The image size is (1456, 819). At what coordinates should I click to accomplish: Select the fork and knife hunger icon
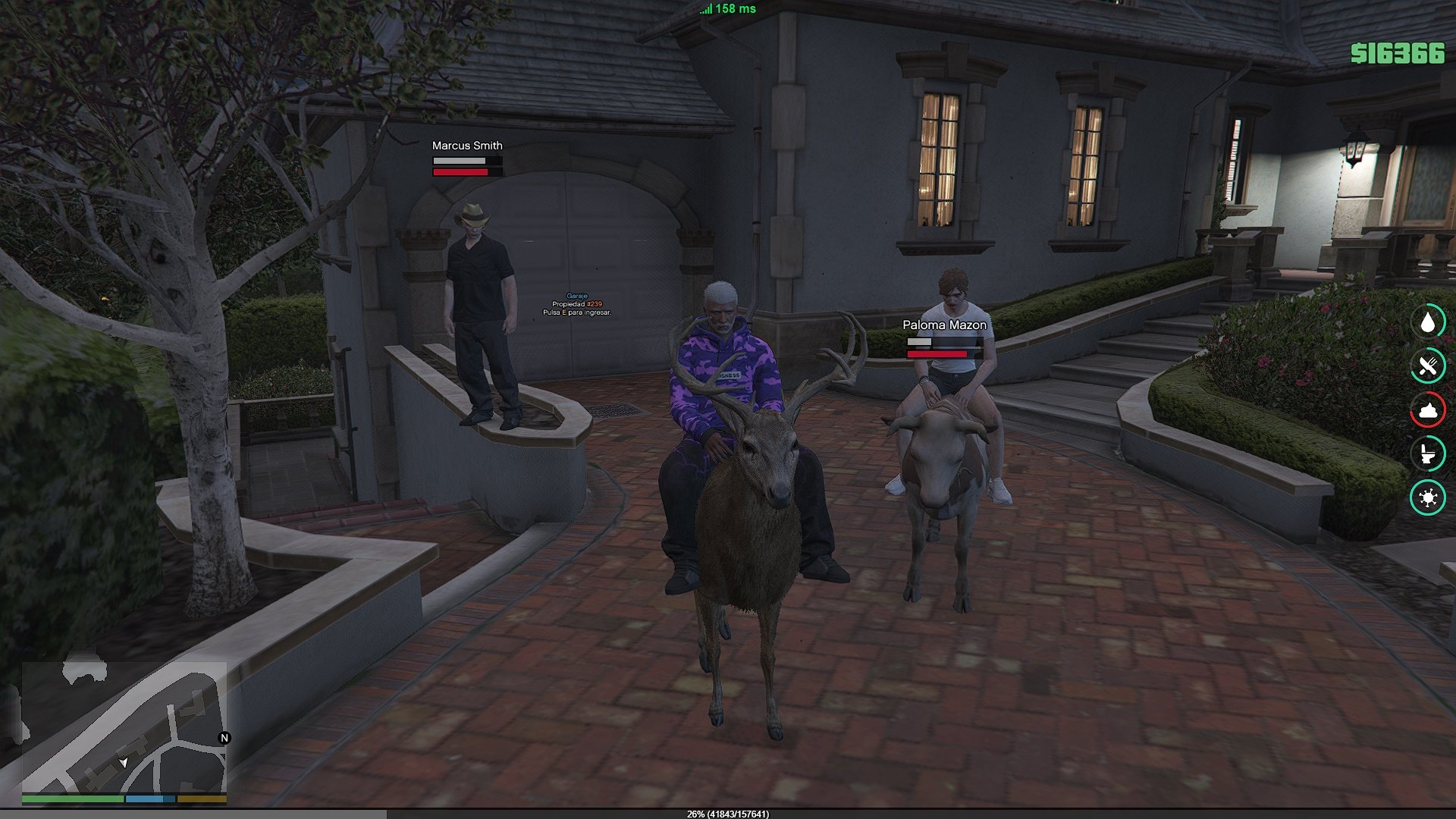1428,366
